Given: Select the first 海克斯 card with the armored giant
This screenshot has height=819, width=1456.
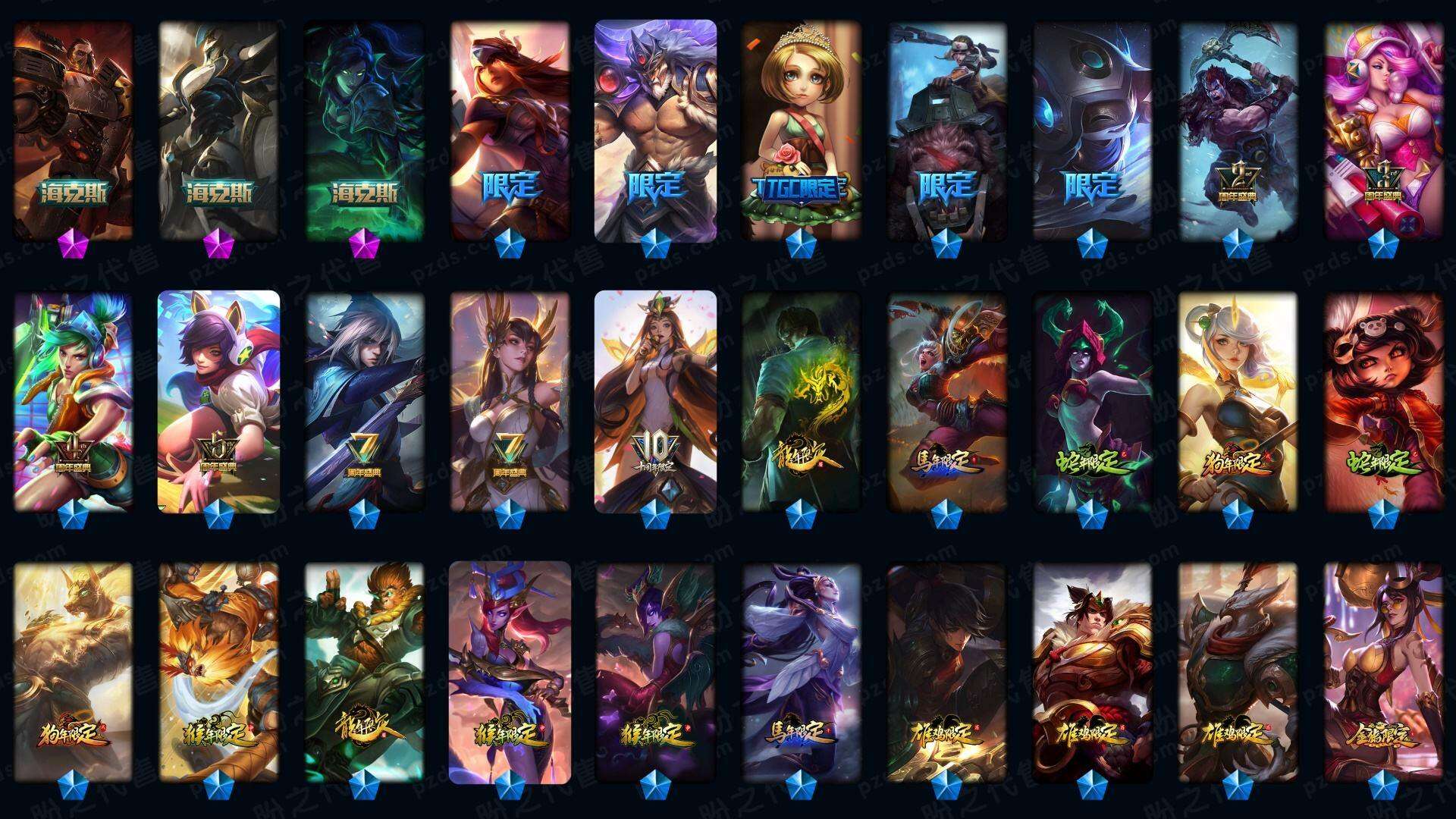Looking at the screenshot, I should (x=73, y=130).
